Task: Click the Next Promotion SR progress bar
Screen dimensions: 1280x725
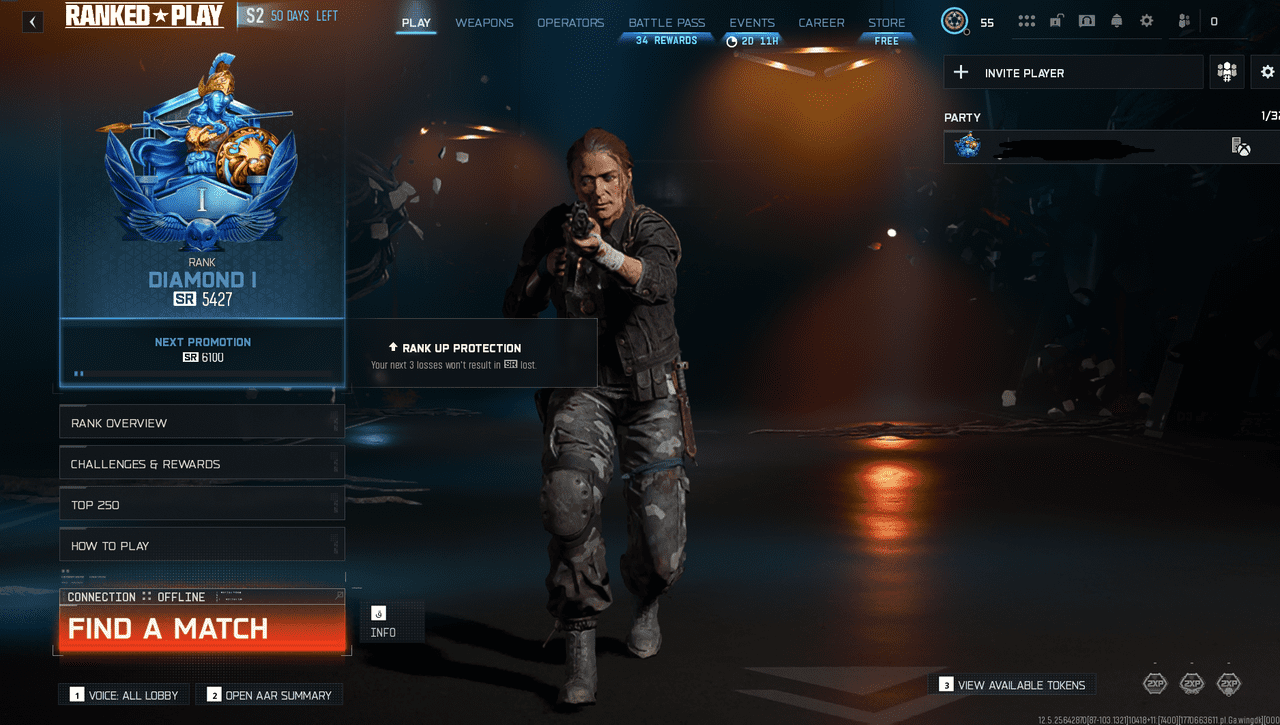Action: coord(201,373)
